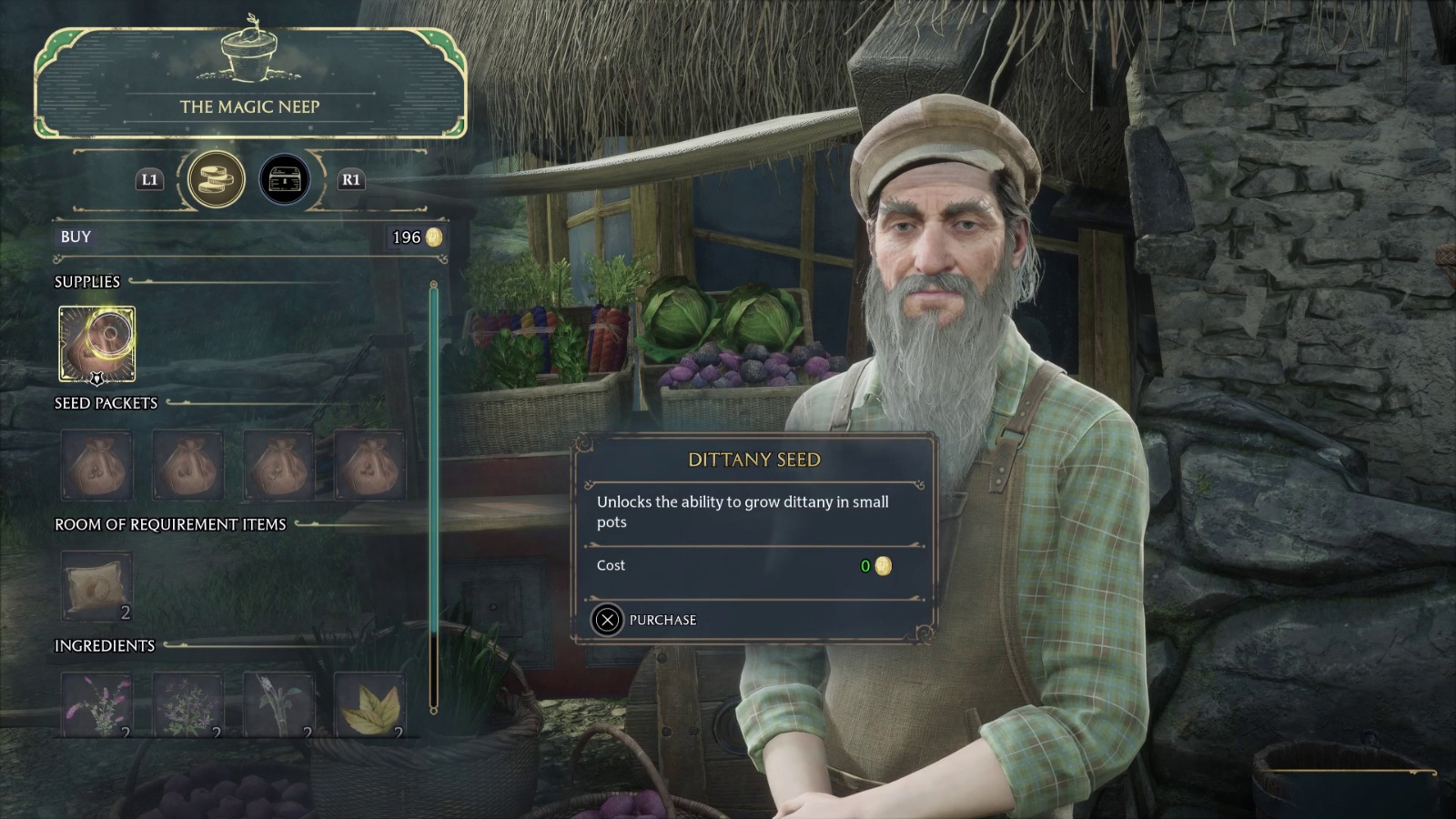Choose the fertiliser sack Room of Requirement item
1456x819 pixels.
point(97,587)
